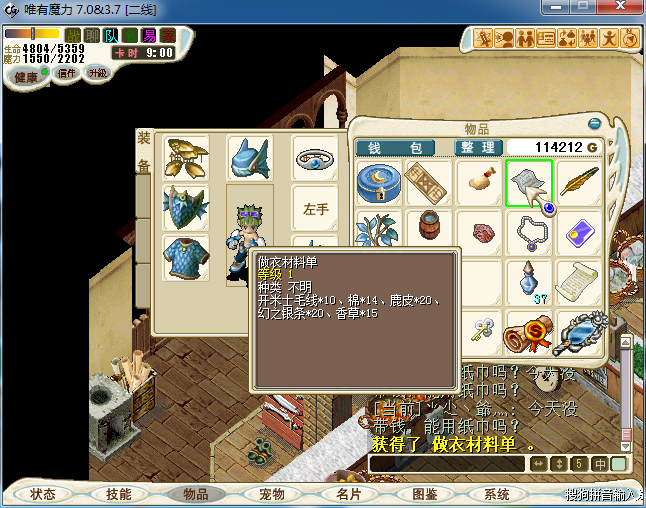Select the blue moon box item
Screen dimensions: 646x508
[x=379, y=183]
